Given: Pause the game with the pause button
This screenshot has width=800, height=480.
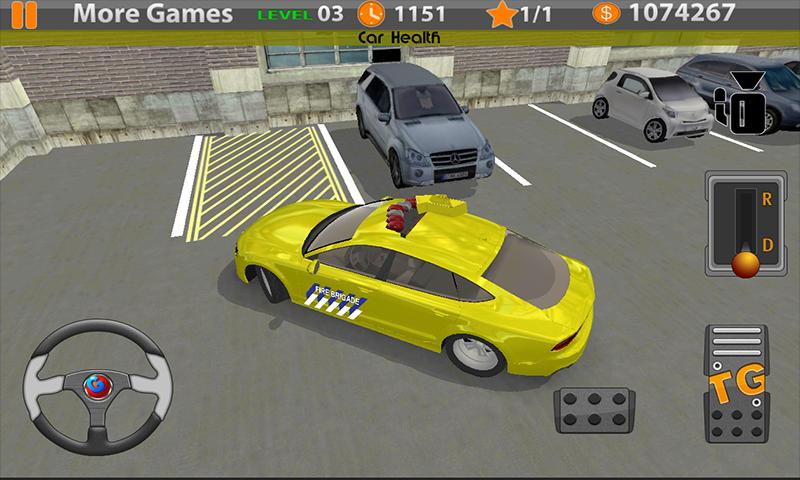Looking at the screenshot, I should coord(24,15).
